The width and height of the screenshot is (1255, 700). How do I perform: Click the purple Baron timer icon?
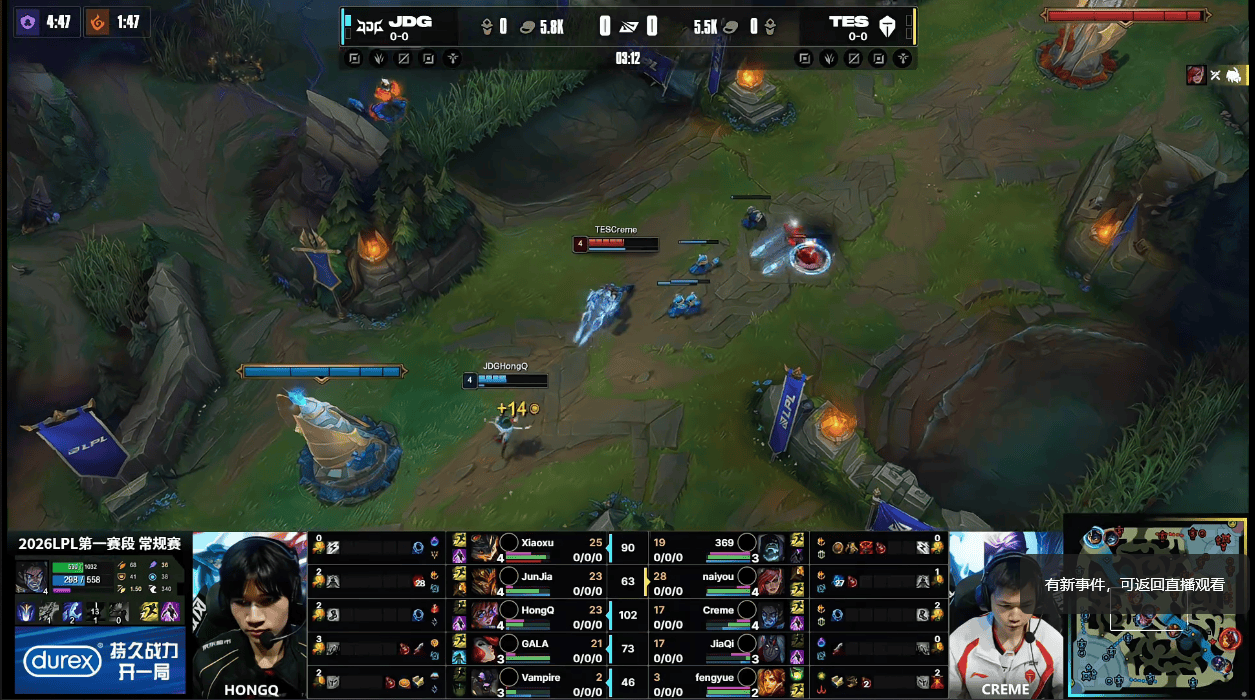27,21
